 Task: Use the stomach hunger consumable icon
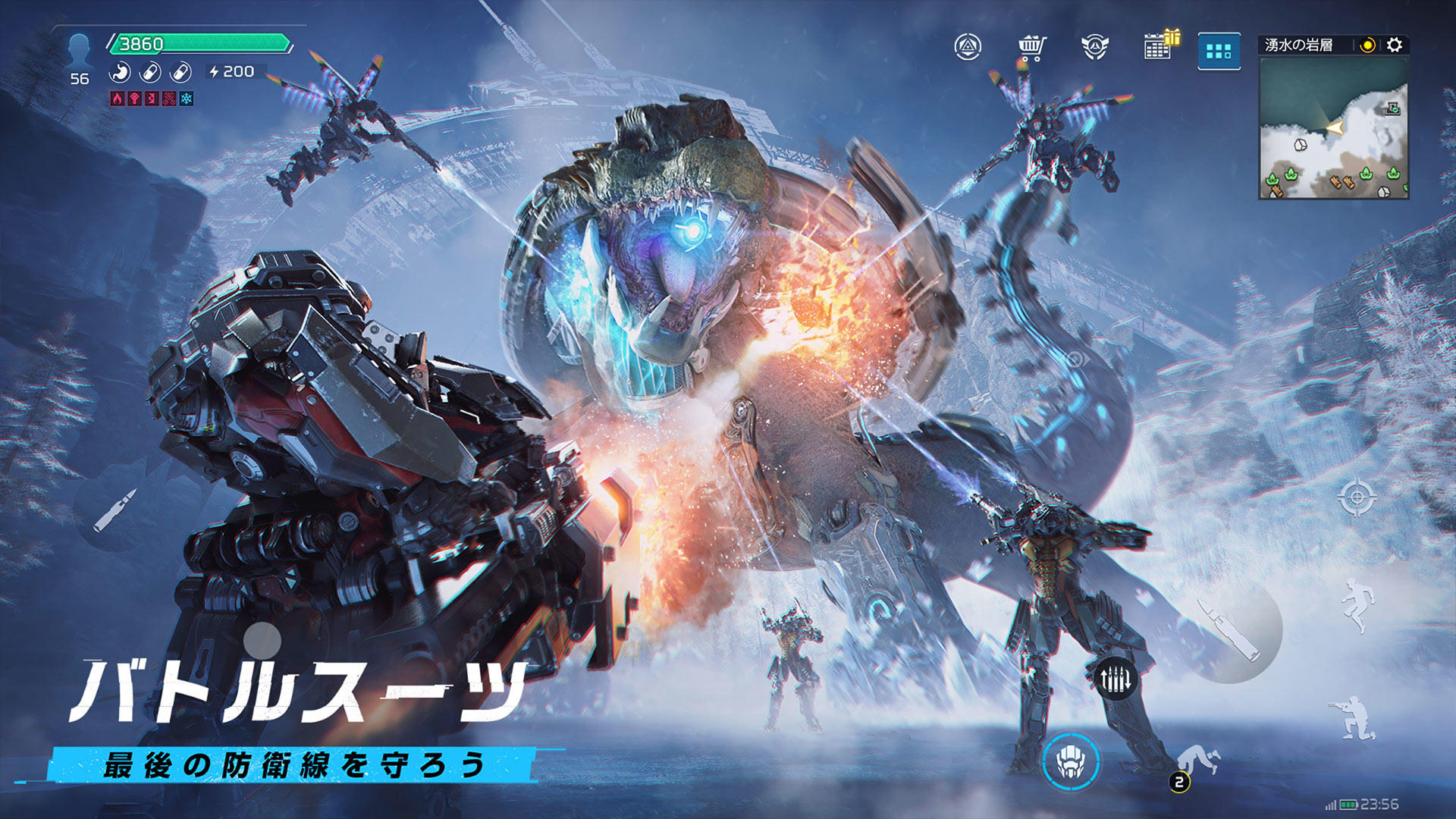(x=120, y=73)
